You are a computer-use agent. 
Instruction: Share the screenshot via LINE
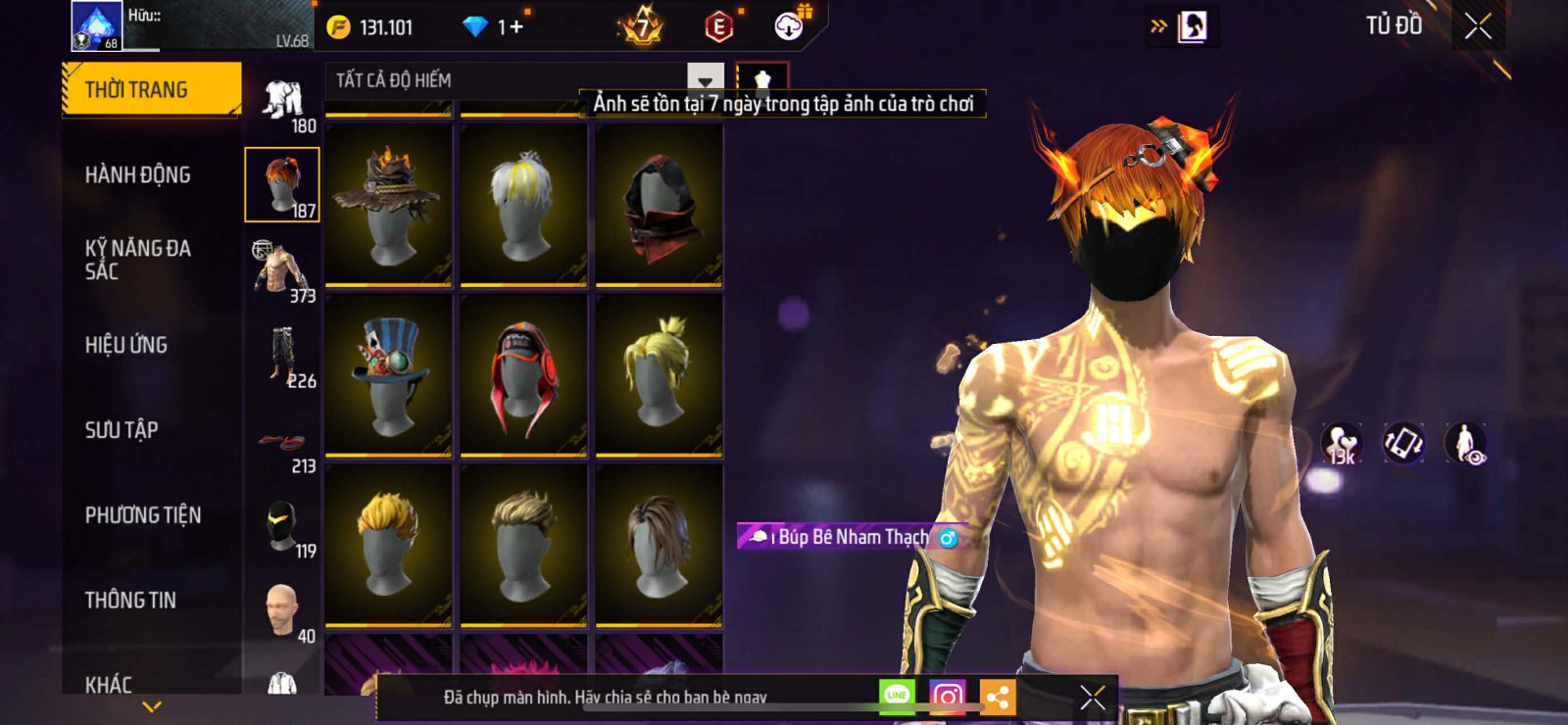point(897,697)
